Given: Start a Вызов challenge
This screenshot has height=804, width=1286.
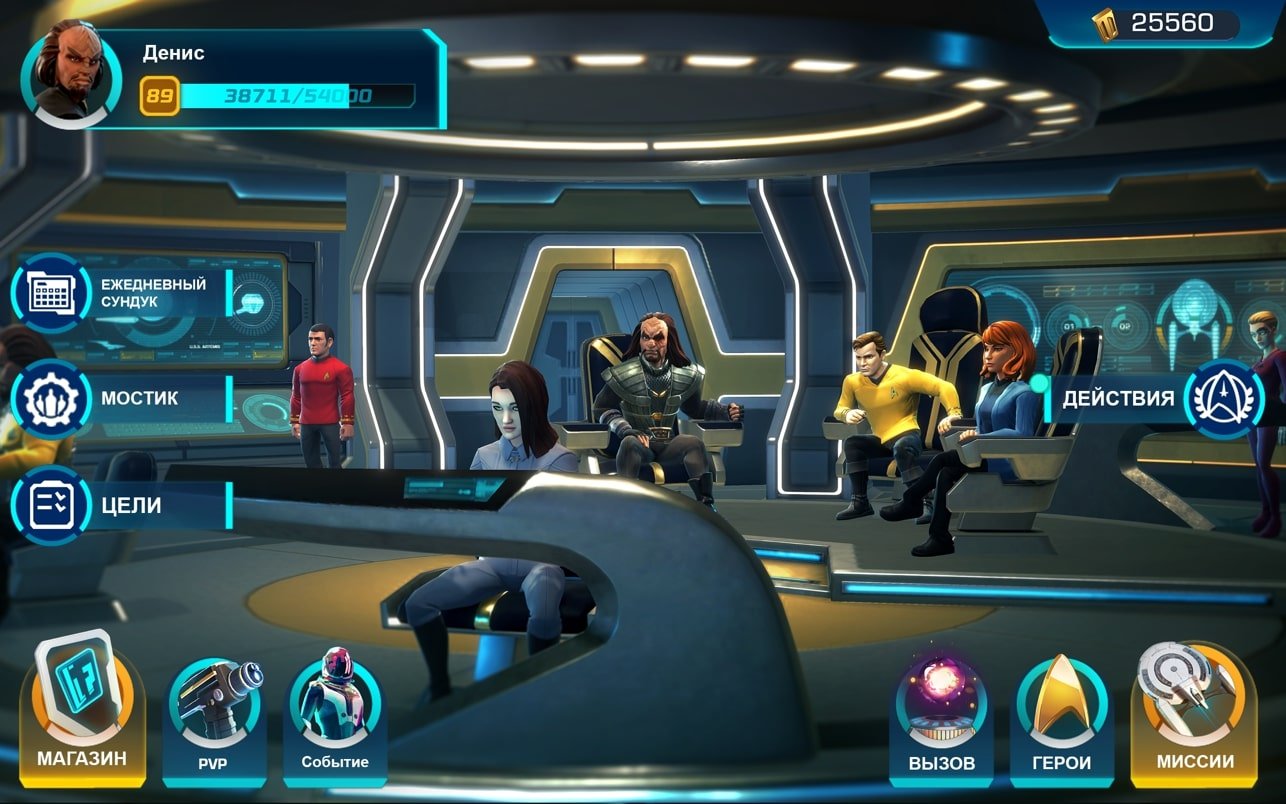Looking at the screenshot, I should 941,715.
